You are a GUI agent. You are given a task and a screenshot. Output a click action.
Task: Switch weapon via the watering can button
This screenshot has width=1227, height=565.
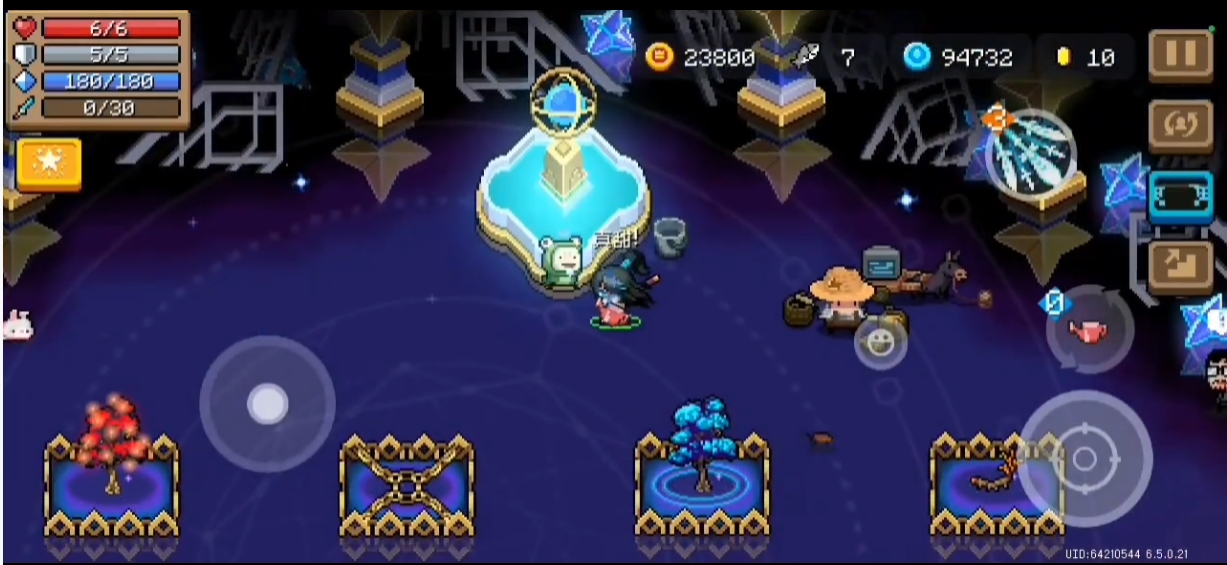point(1090,329)
